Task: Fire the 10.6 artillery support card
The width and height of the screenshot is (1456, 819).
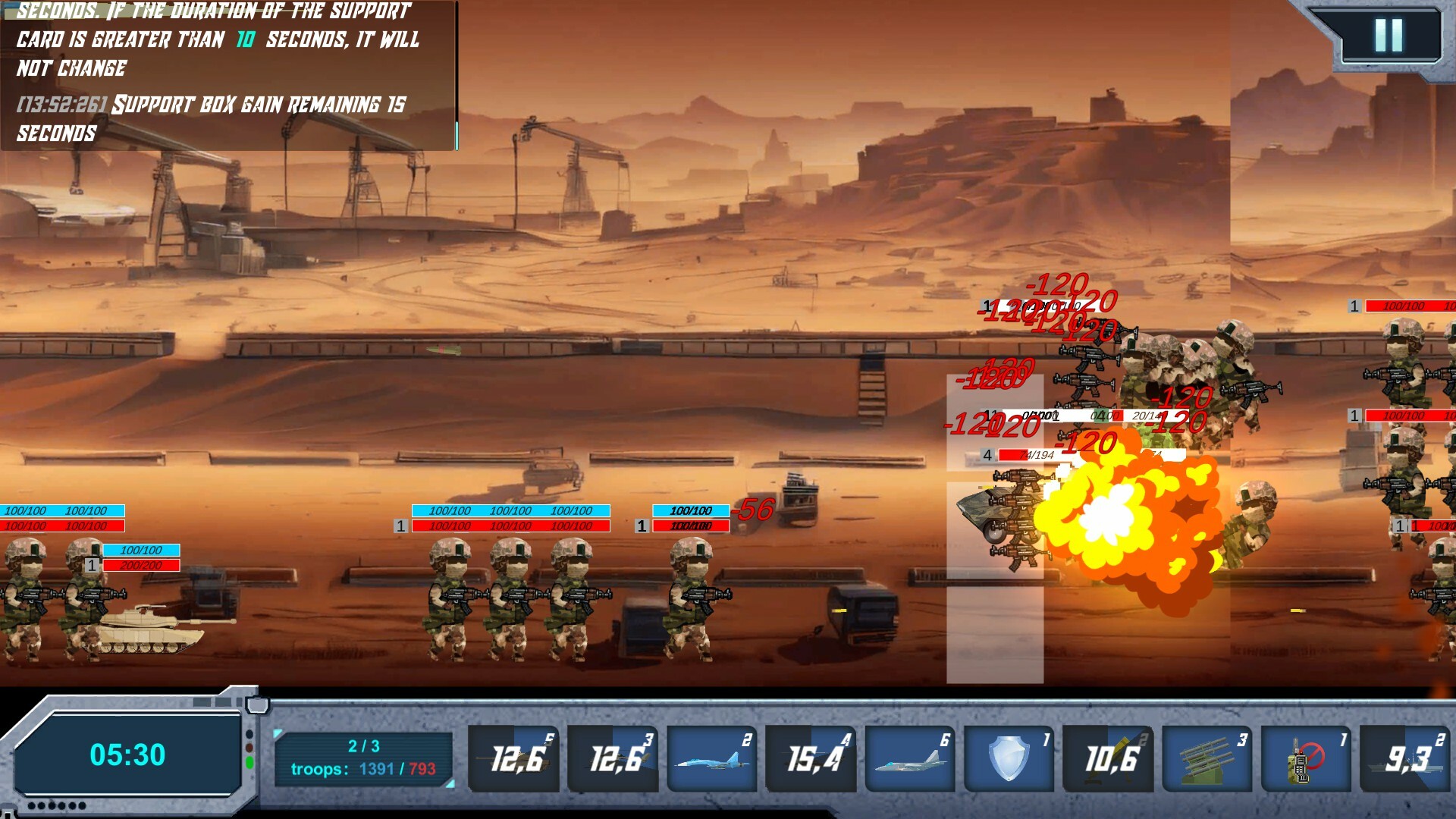Action: point(1108,756)
